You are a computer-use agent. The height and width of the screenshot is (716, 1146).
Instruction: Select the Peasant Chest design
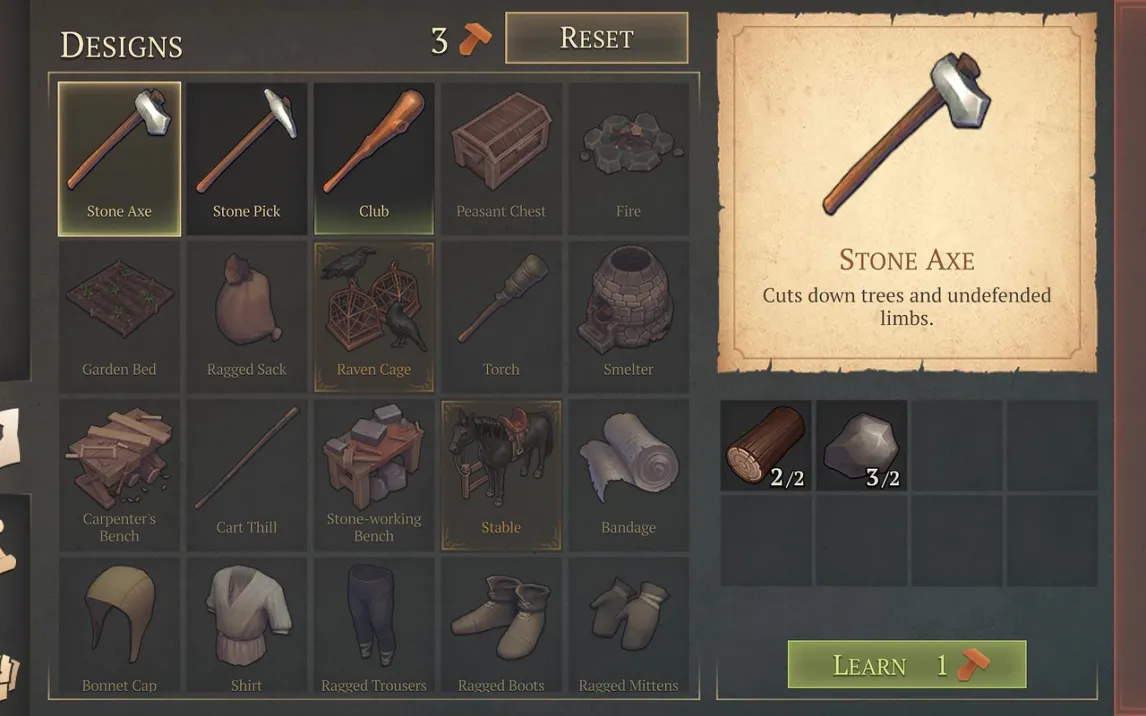click(x=501, y=158)
